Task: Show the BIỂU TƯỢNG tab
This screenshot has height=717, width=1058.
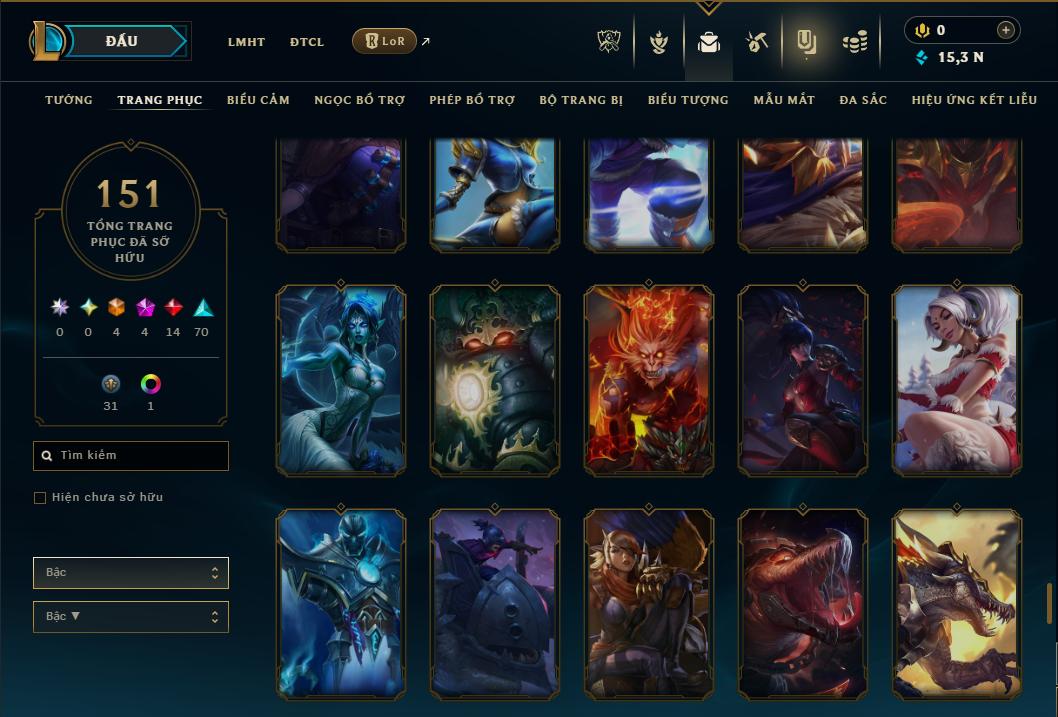Action: tap(688, 100)
